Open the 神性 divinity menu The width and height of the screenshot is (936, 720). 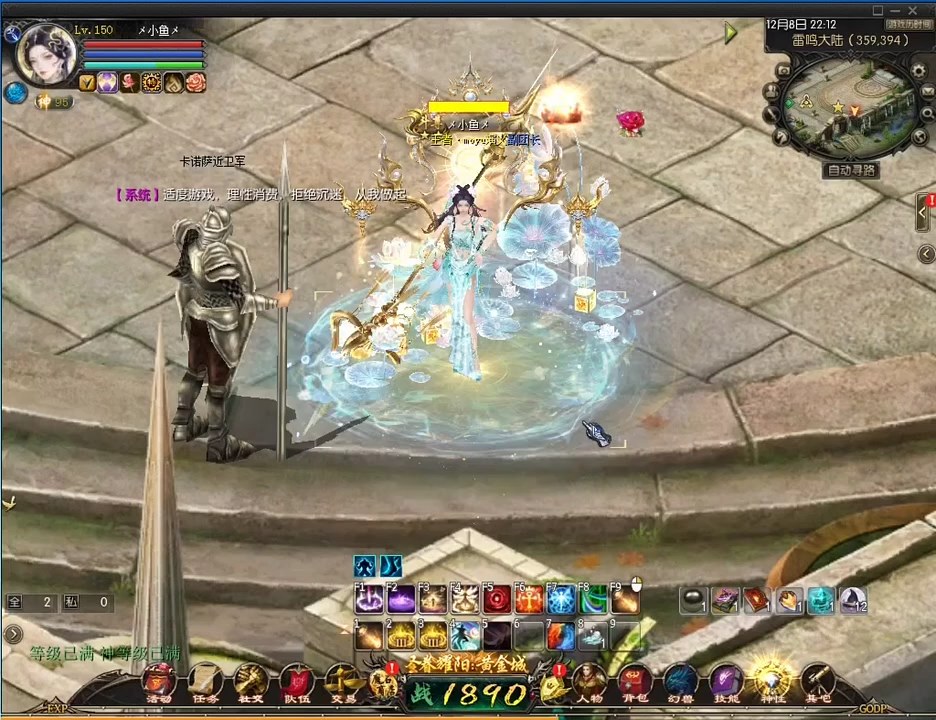pyautogui.click(x=772, y=682)
